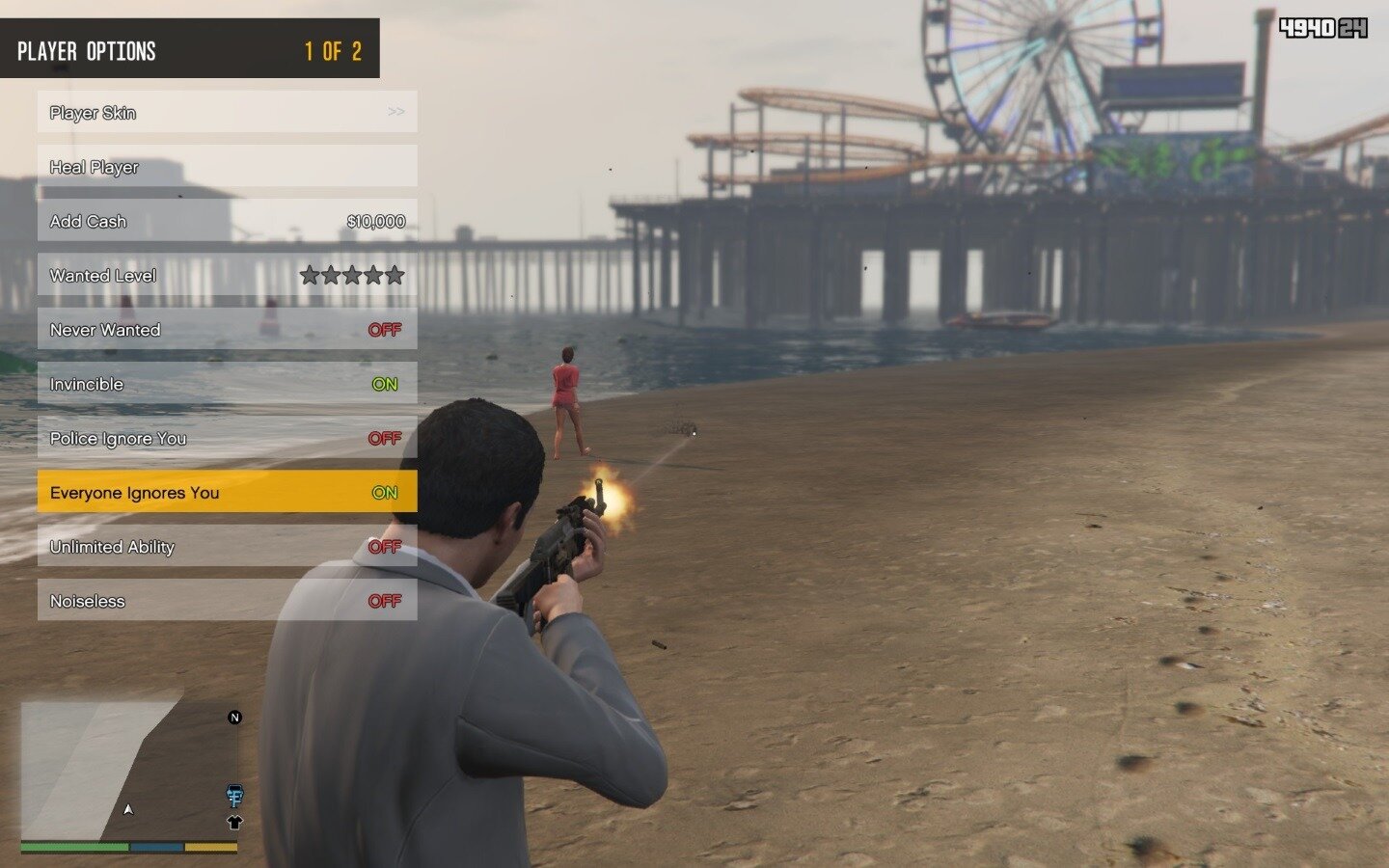Enable the Unlimited Ability option
The width and height of the screenshot is (1389, 868).
click(227, 547)
